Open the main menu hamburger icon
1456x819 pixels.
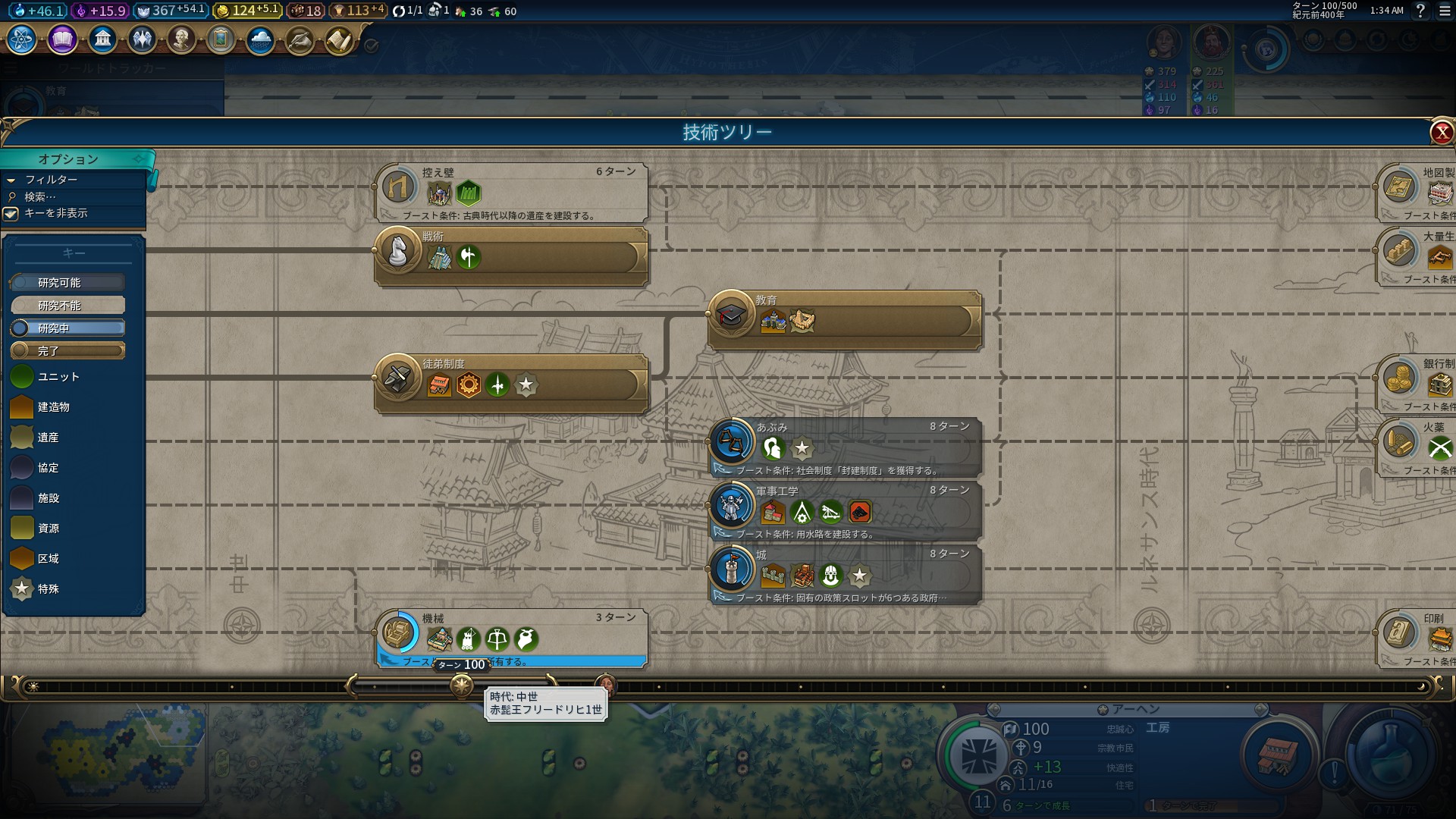pyautogui.click(x=1445, y=11)
